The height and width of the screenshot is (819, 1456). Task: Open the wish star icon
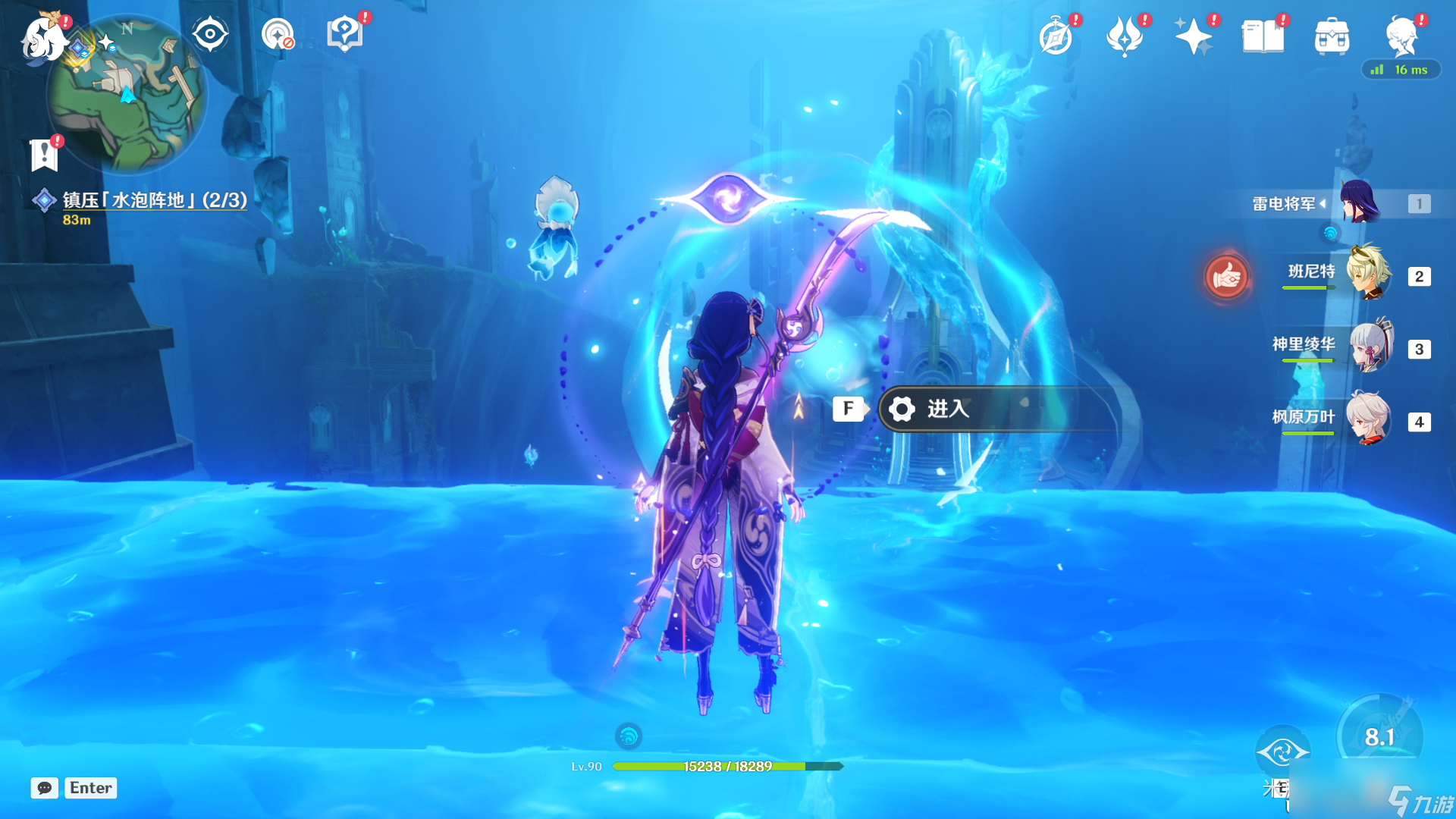point(1193,36)
